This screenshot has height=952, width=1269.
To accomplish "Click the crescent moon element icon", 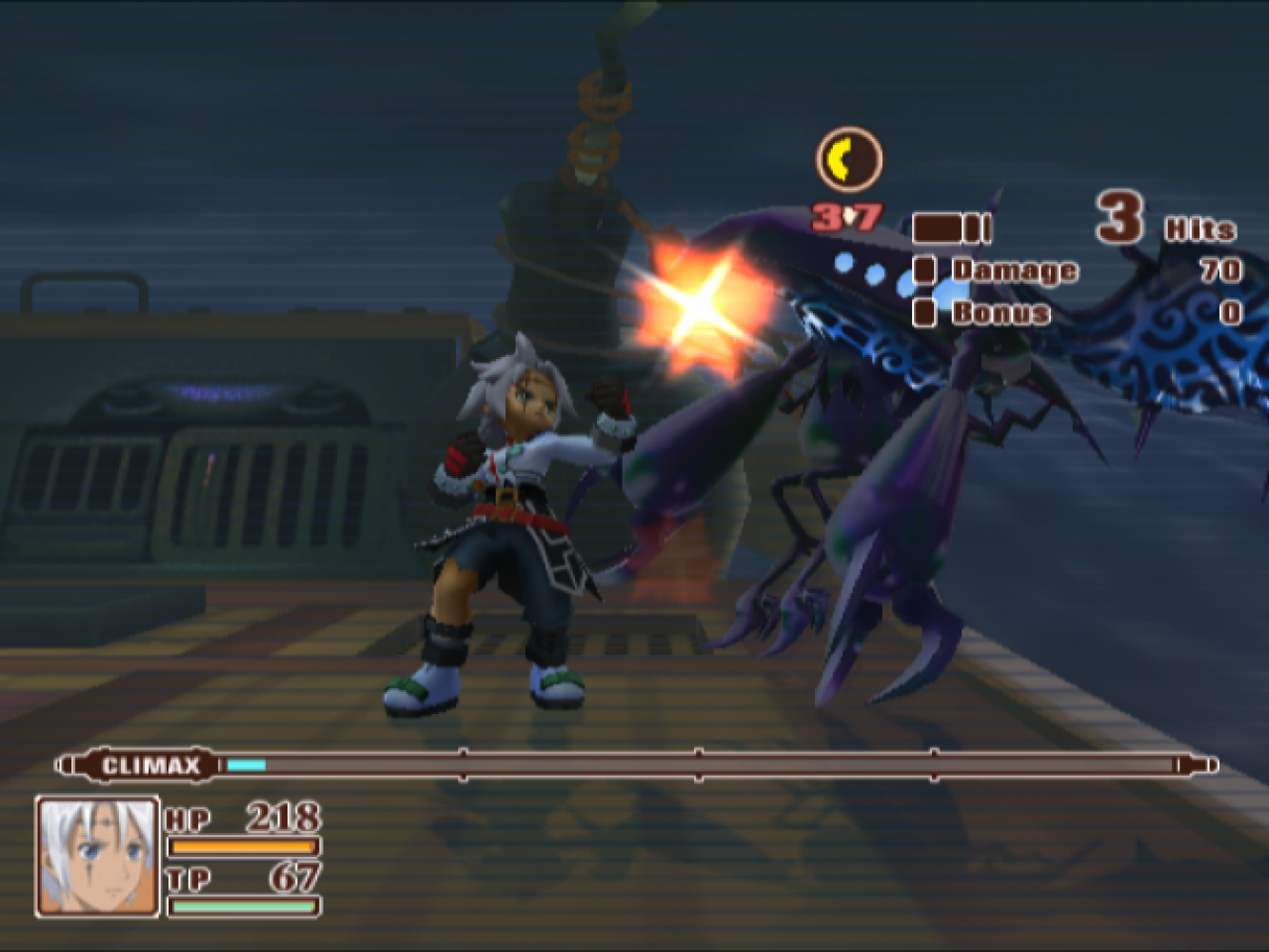I will click(x=848, y=159).
